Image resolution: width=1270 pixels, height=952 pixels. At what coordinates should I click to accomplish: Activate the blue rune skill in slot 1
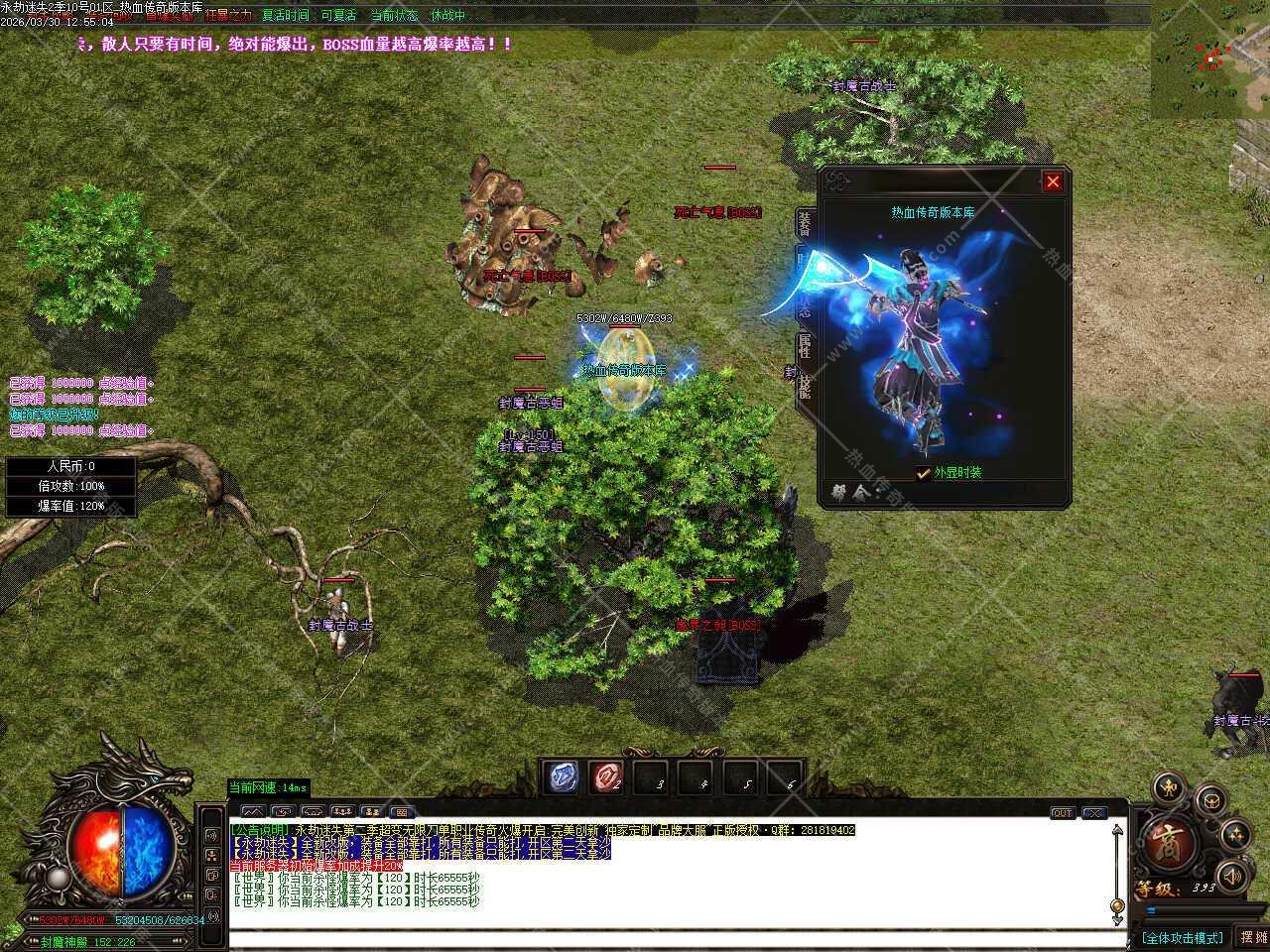564,777
